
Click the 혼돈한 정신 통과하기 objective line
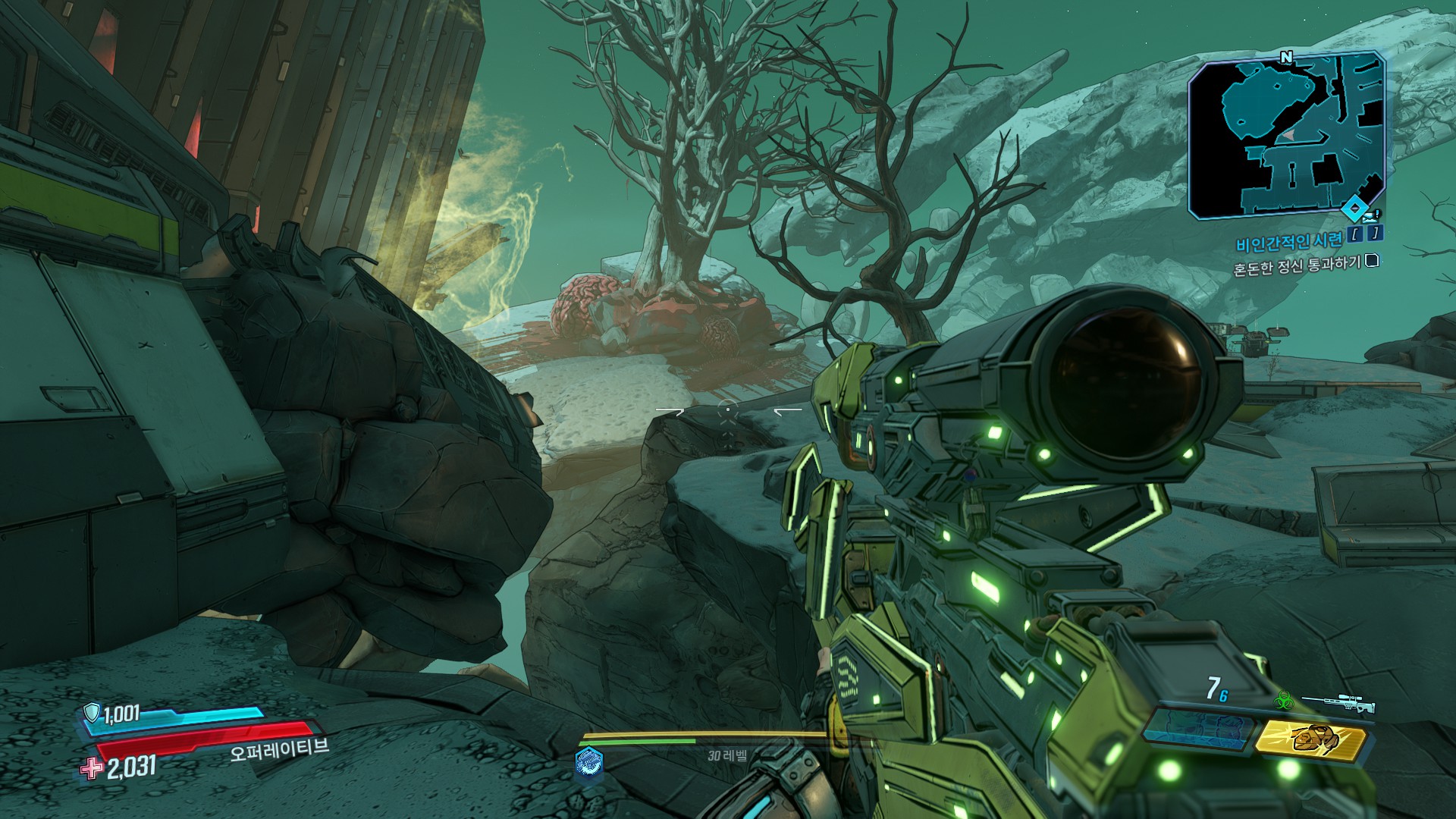1297,266
